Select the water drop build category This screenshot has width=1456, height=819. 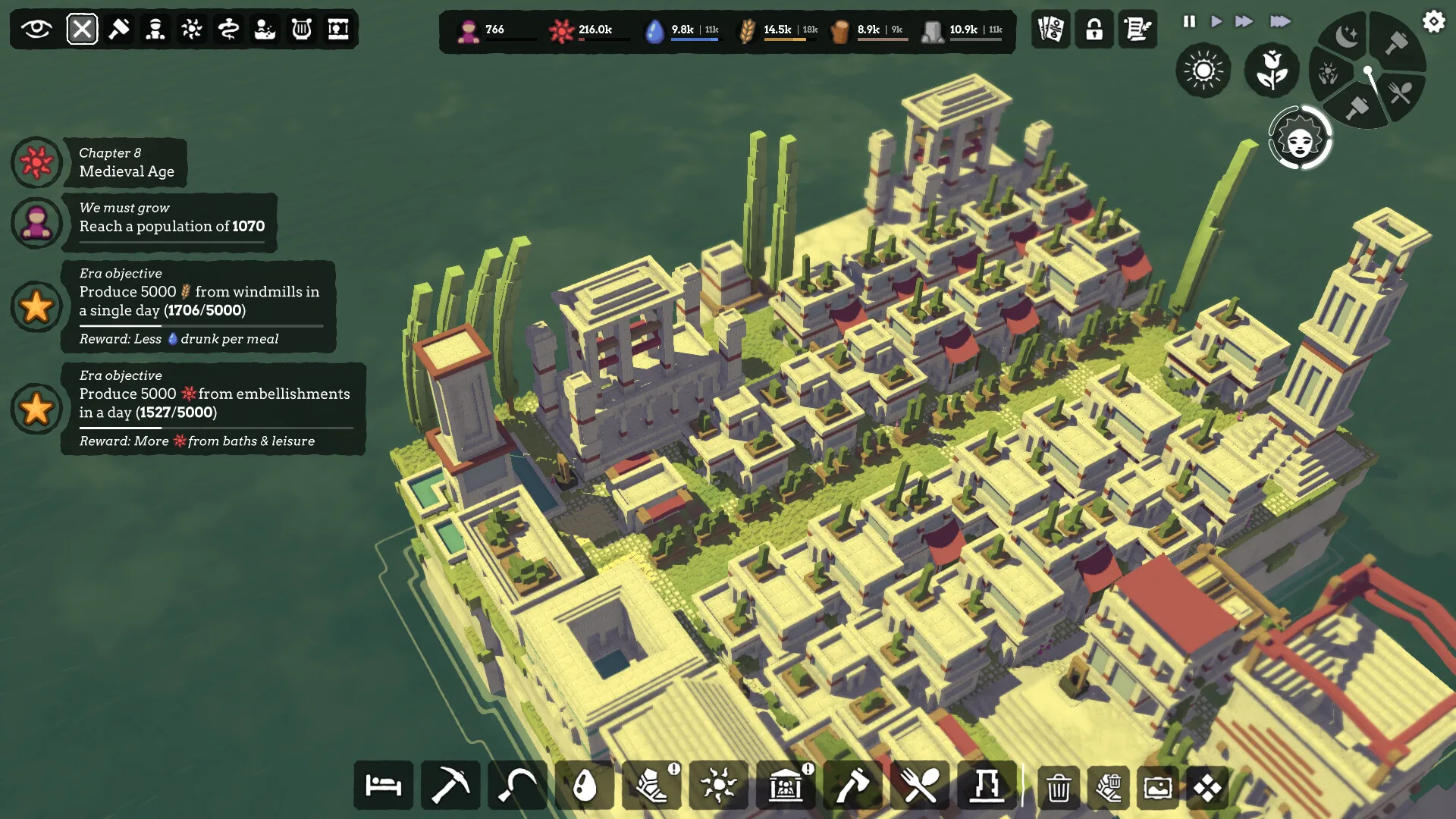(x=585, y=786)
